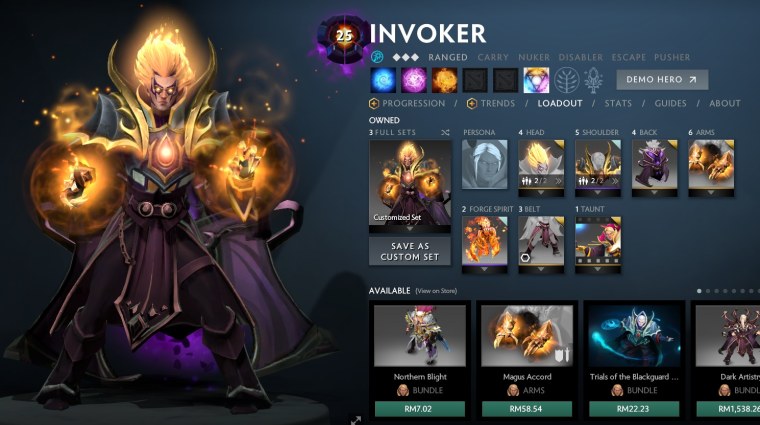Image resolution: width=760 pixels, height=425 pixels.
Task: Select the Loadout tab
Action: [559, 103]
